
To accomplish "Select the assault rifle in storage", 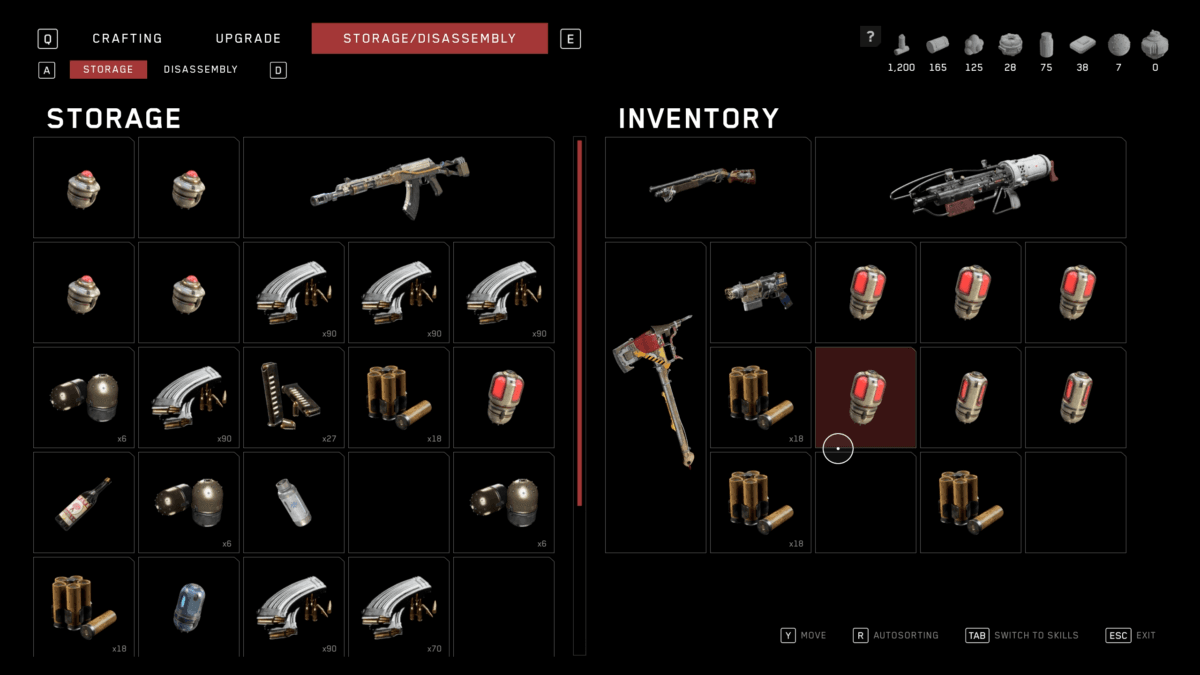I will click(398, 187).
